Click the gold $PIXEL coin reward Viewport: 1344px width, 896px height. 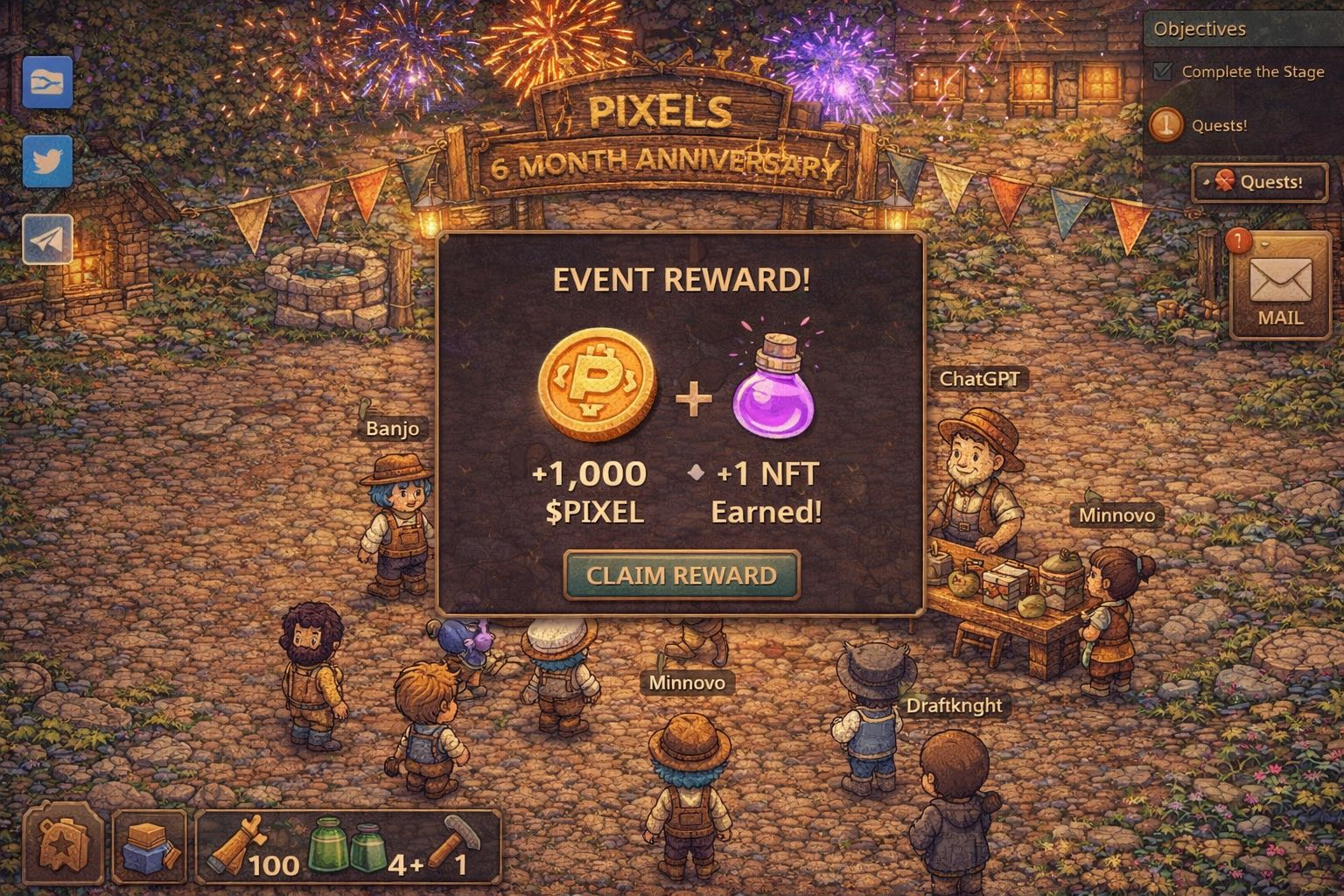598,385
